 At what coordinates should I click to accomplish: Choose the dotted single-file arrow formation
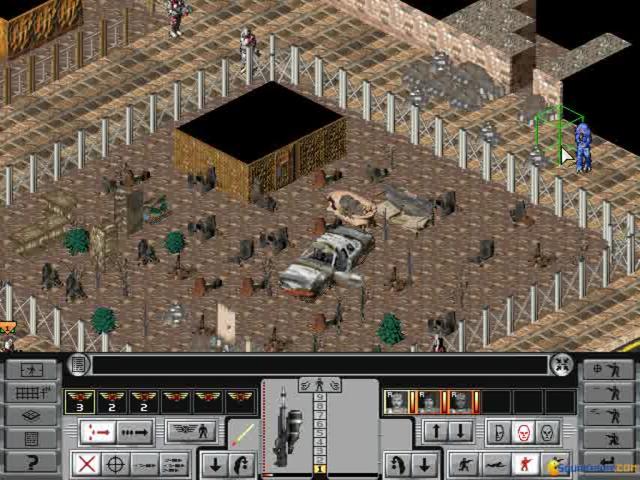pyautogui.click(x=135, y=433)
